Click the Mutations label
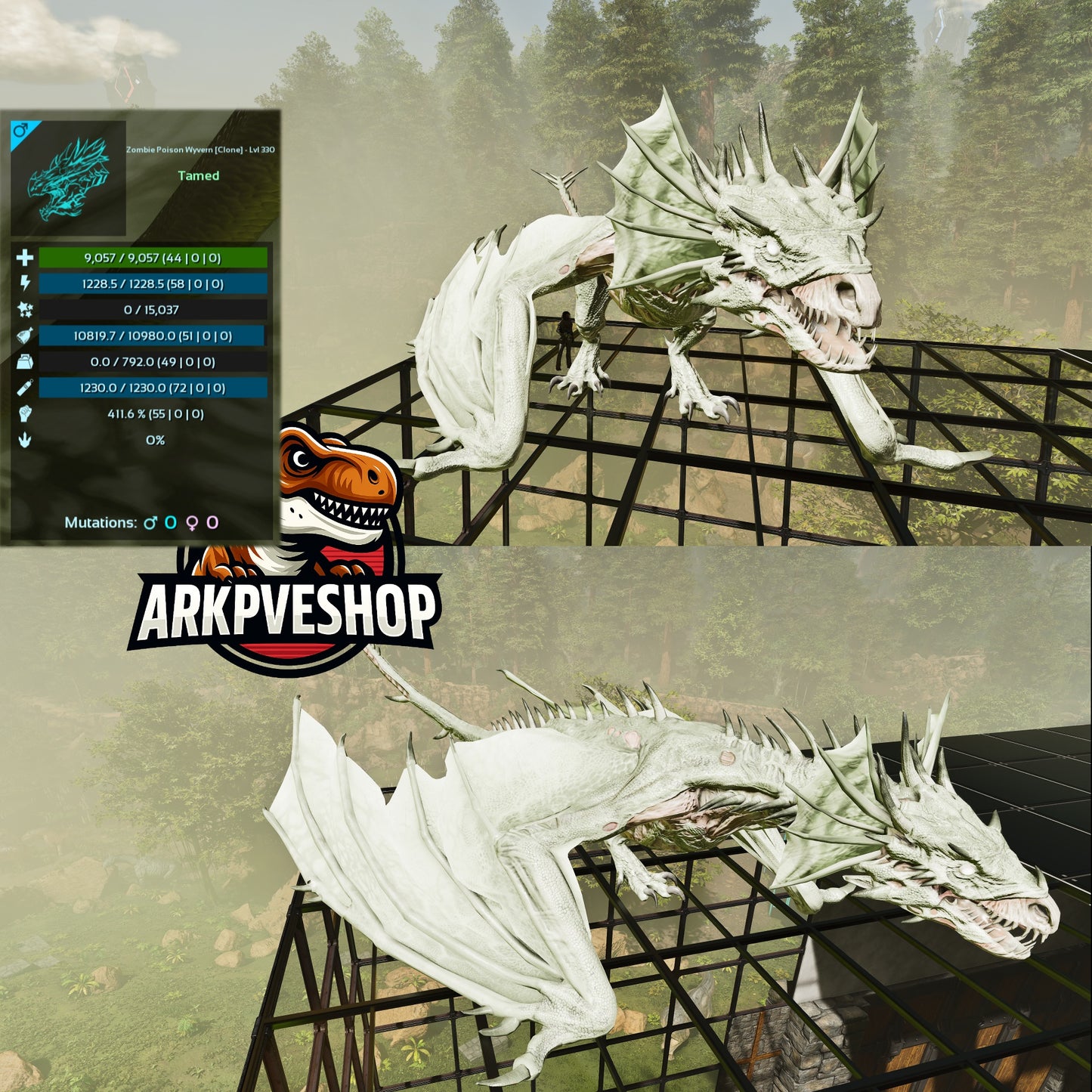This screenshot has height=1092, width=1092. point(102,521)
